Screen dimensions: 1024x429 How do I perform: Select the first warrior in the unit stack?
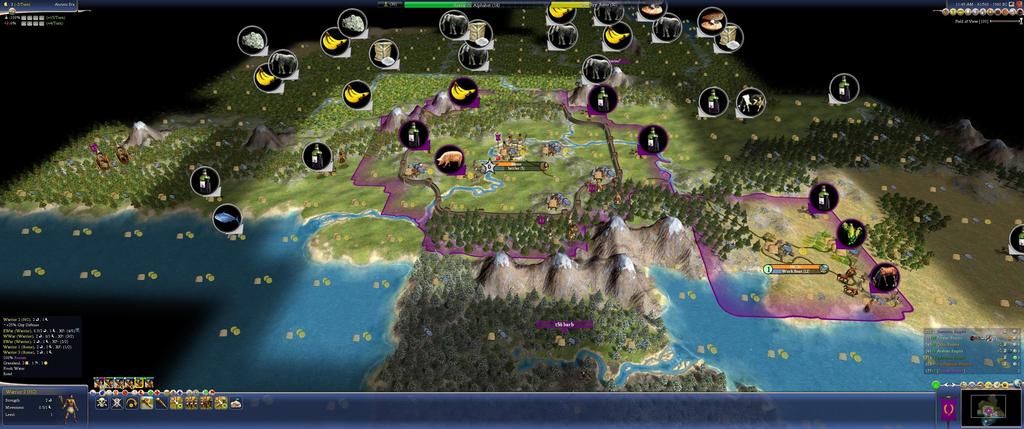click(98, 382)
